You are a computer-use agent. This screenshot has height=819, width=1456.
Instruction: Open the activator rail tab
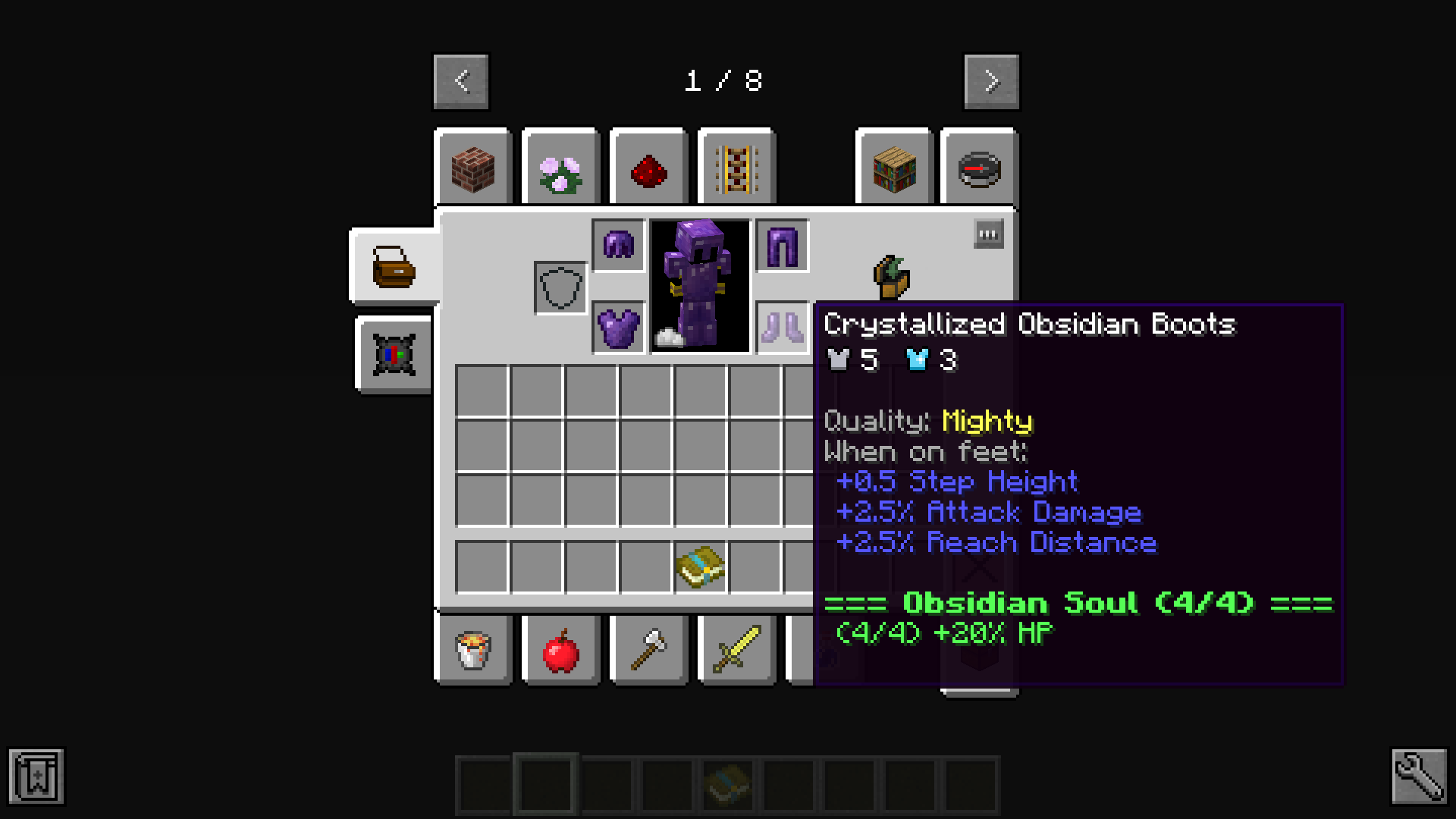[735, 168]
